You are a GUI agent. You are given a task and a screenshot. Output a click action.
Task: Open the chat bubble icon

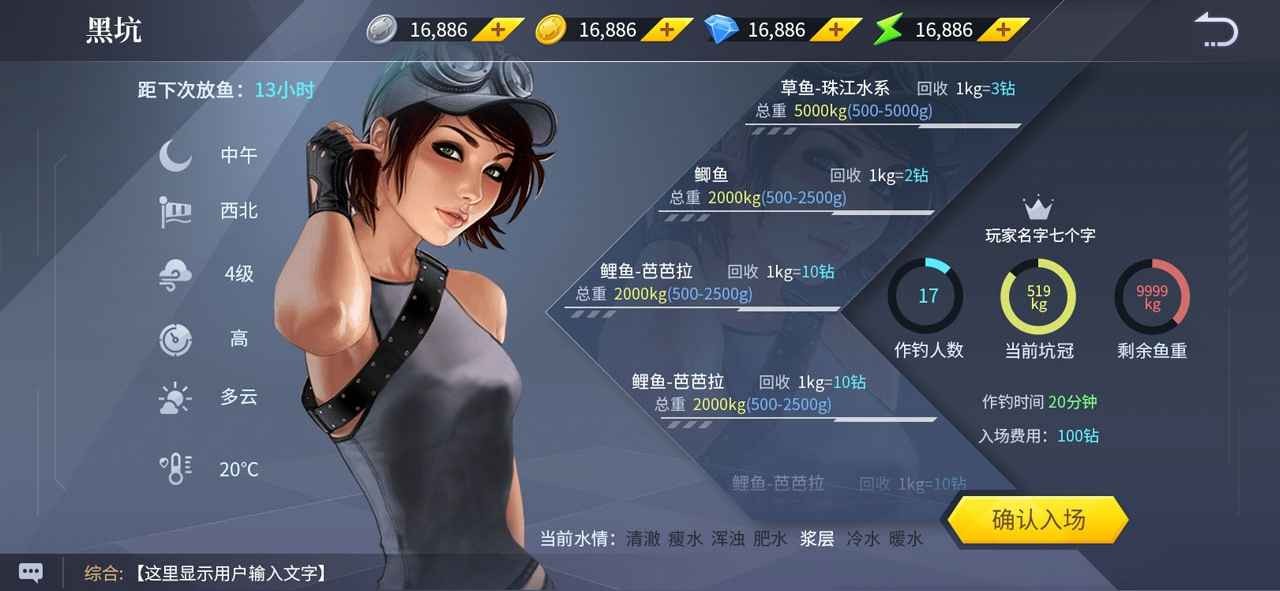(x=31, y=573)
